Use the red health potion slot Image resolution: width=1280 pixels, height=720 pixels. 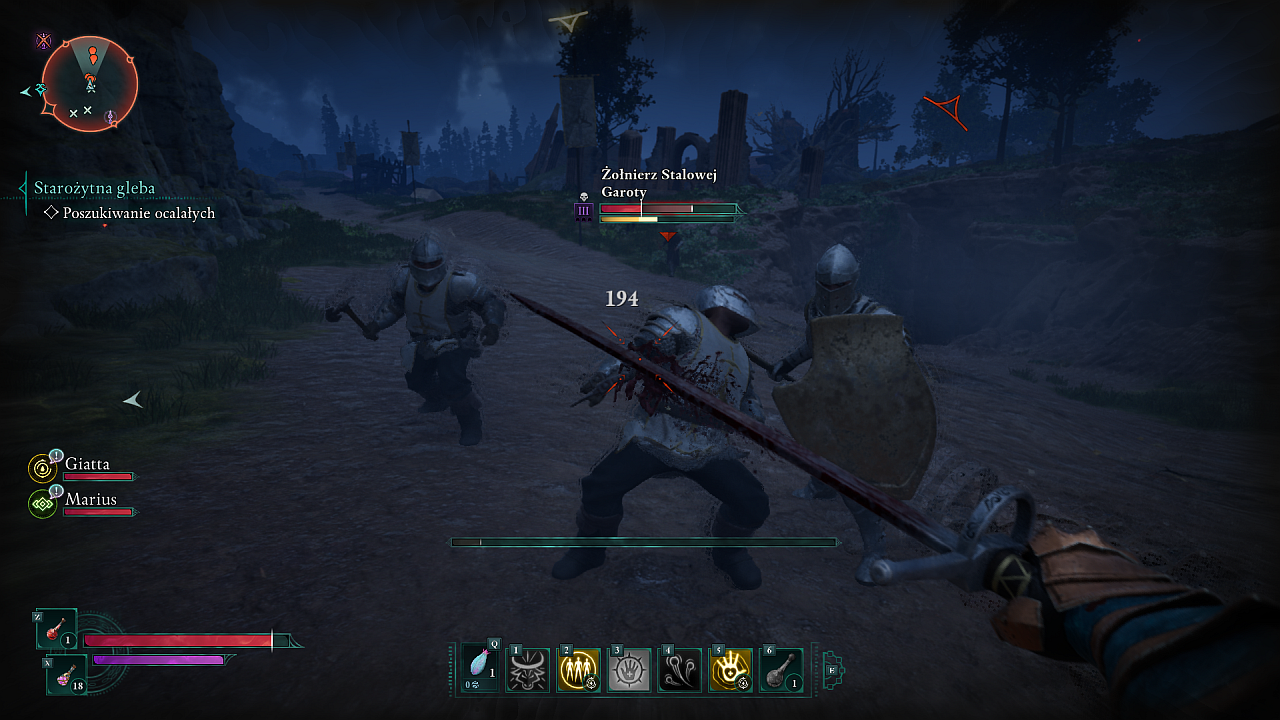click(x=57, y=630)
